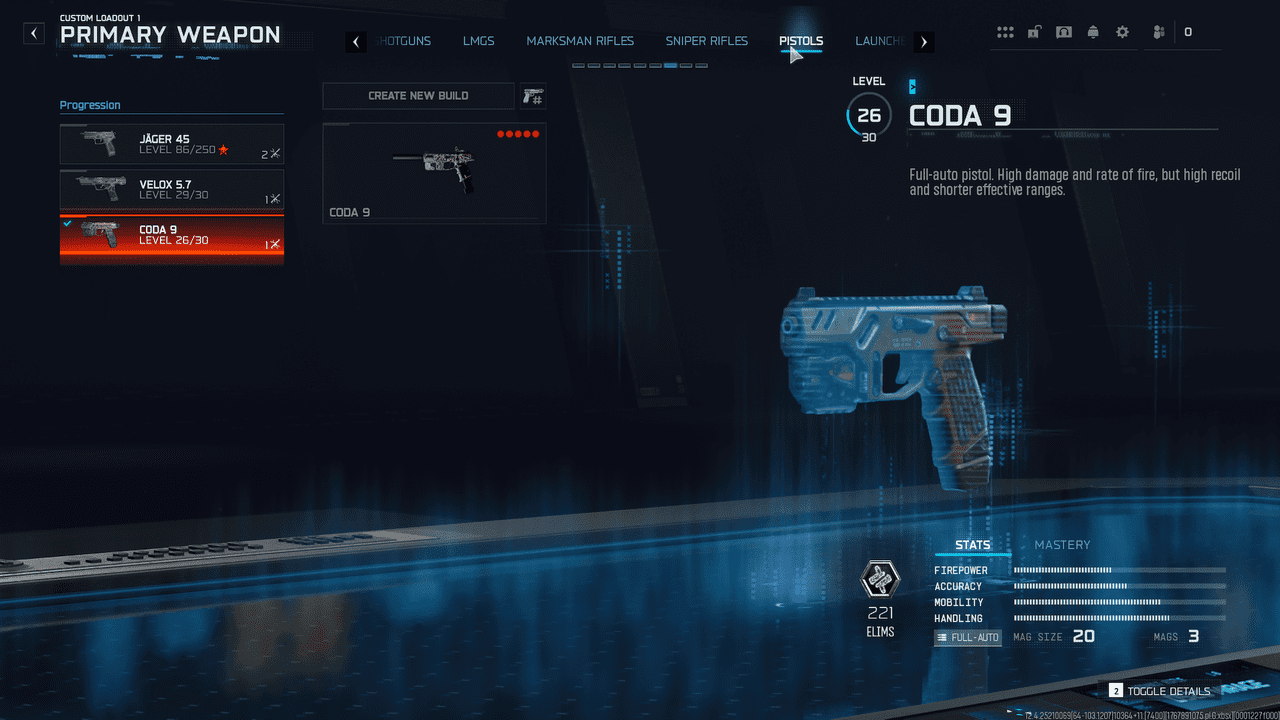Pick the Velox 5.7 pistol row
This screenshot has height=720, width=1280.
click(172, 190)
